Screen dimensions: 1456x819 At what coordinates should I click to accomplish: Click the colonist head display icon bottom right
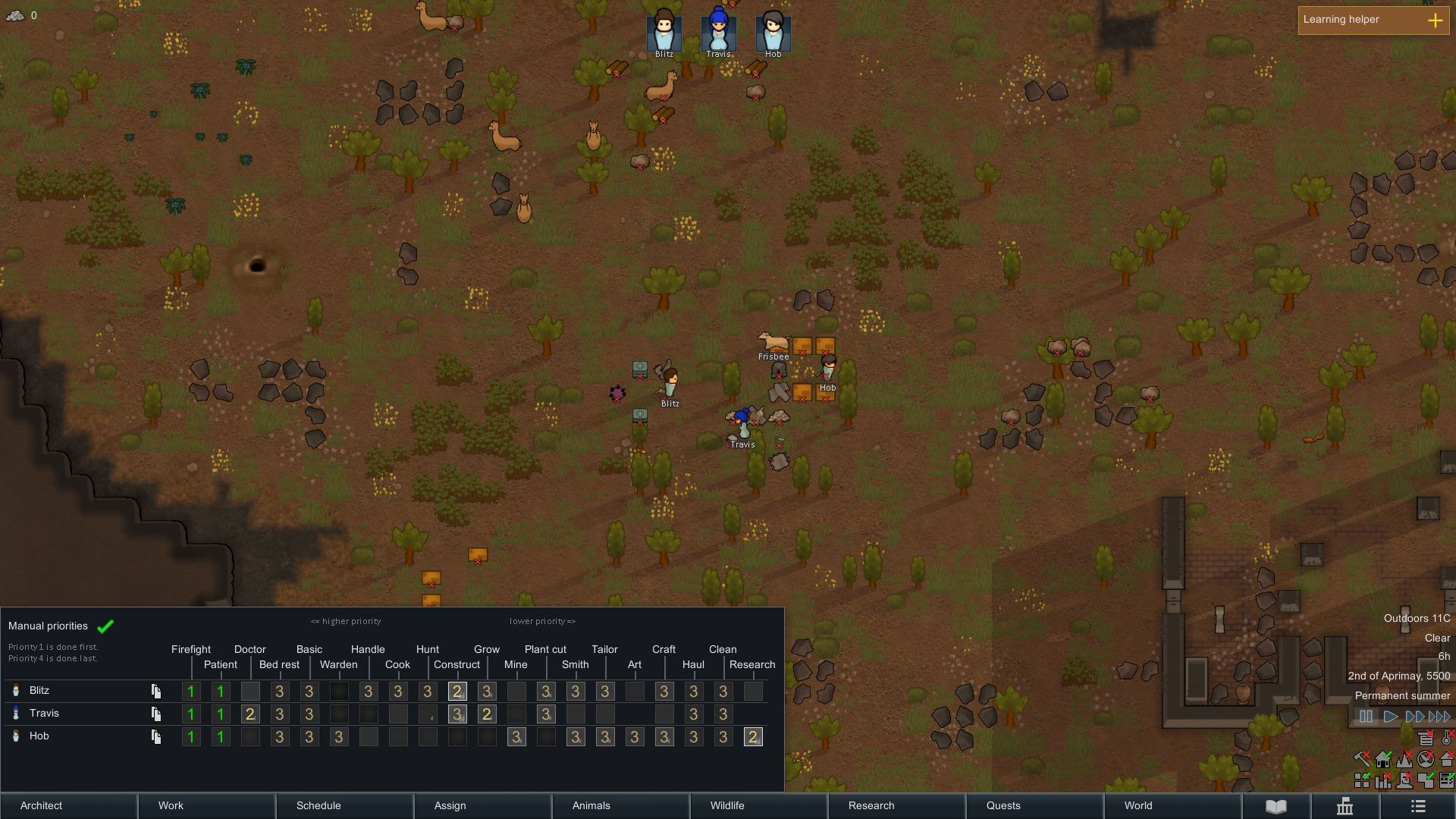click(1404, 781)
